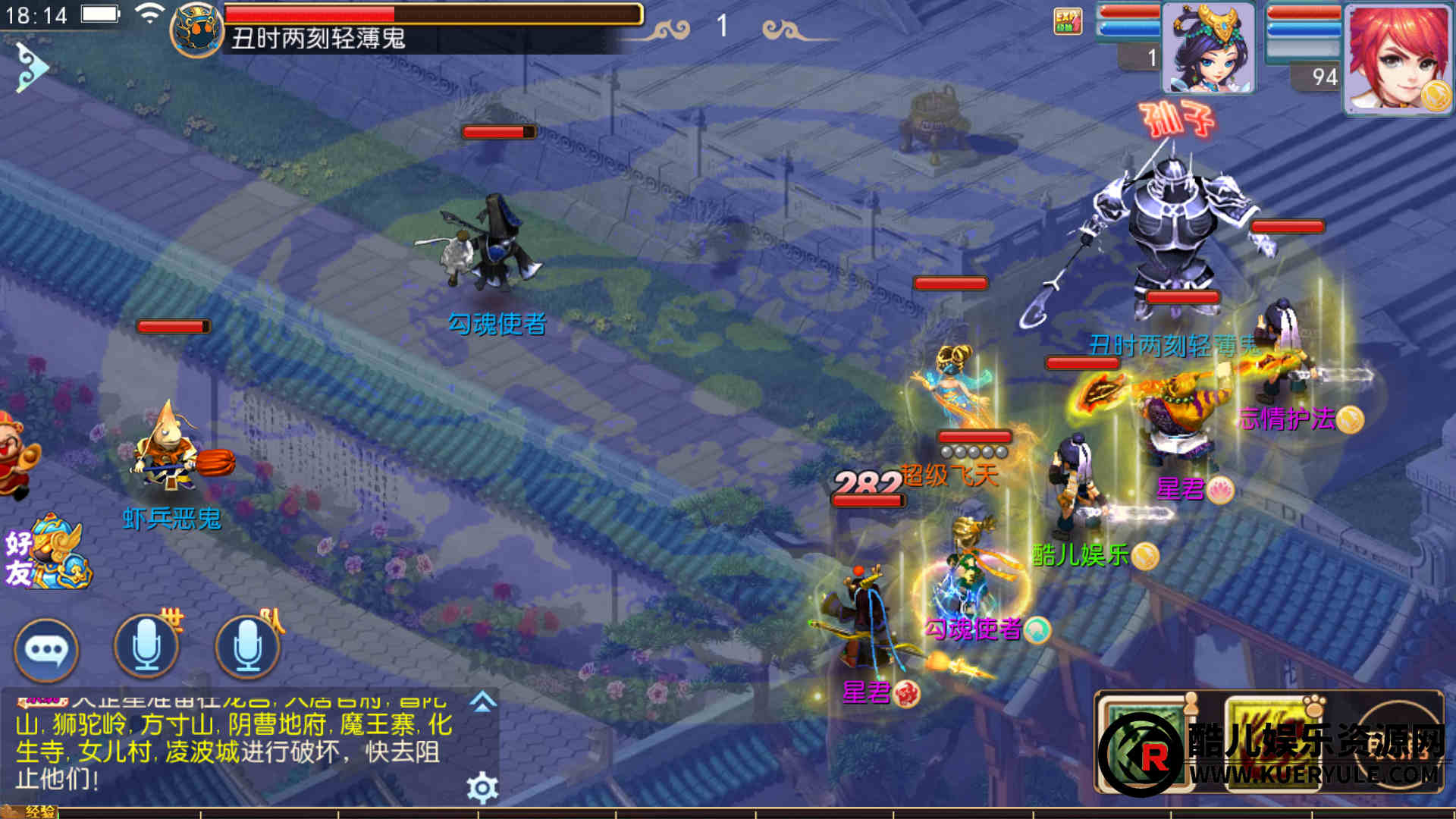Image resolution: width=1456 pixels, height=819 pixels.
Task: Expand the chat log with the double arrow
Action: pyautogui.click(x=483, y=702)
